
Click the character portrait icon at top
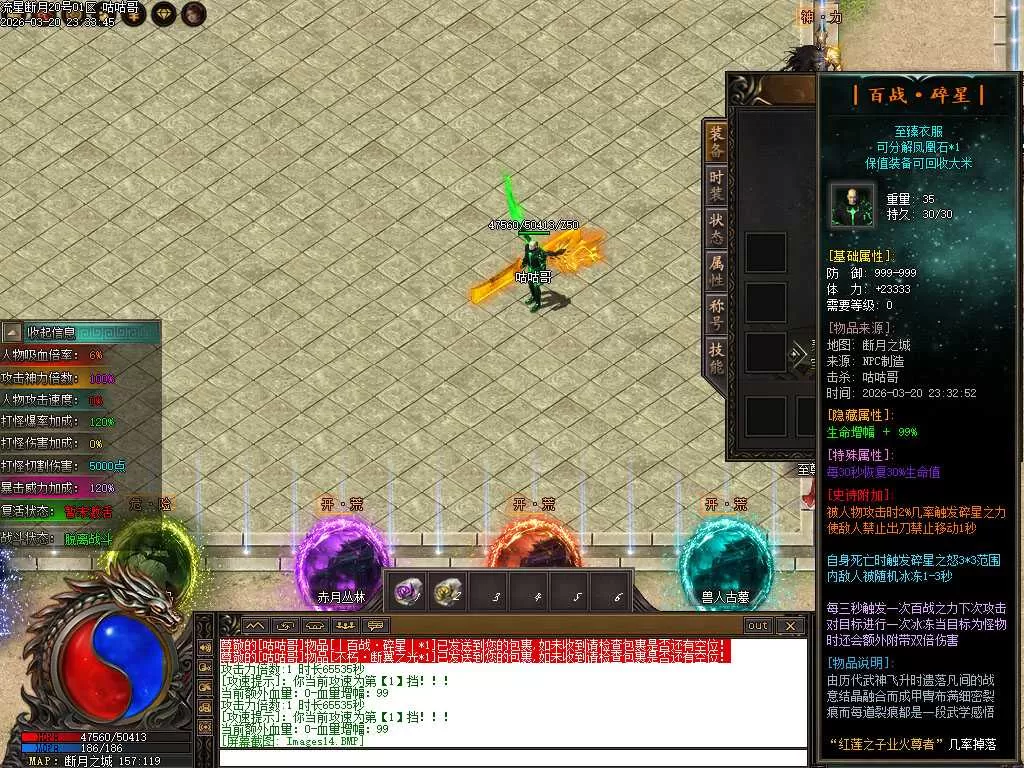194,13
